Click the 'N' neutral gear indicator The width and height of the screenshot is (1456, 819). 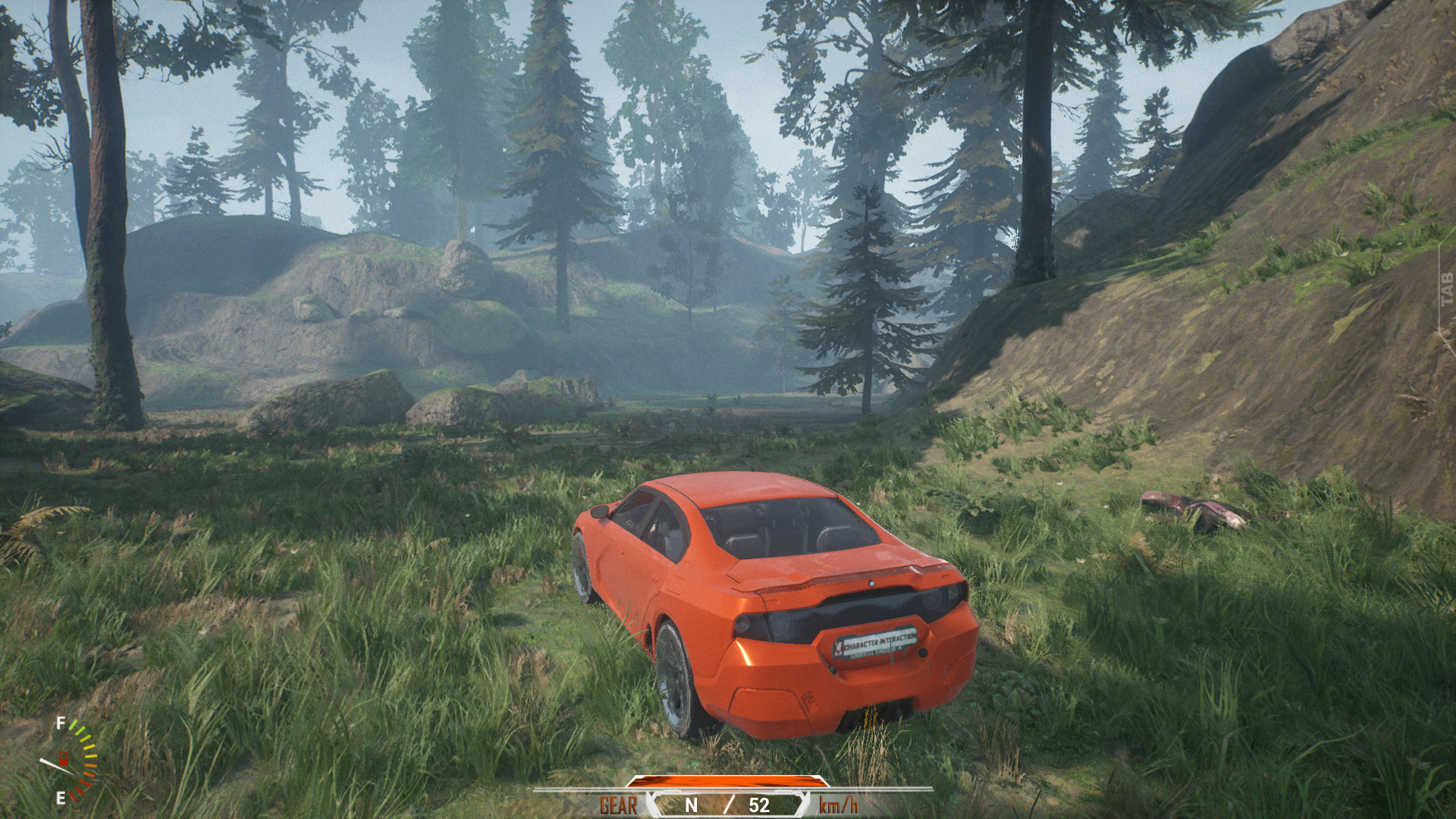tap(692, 805)
